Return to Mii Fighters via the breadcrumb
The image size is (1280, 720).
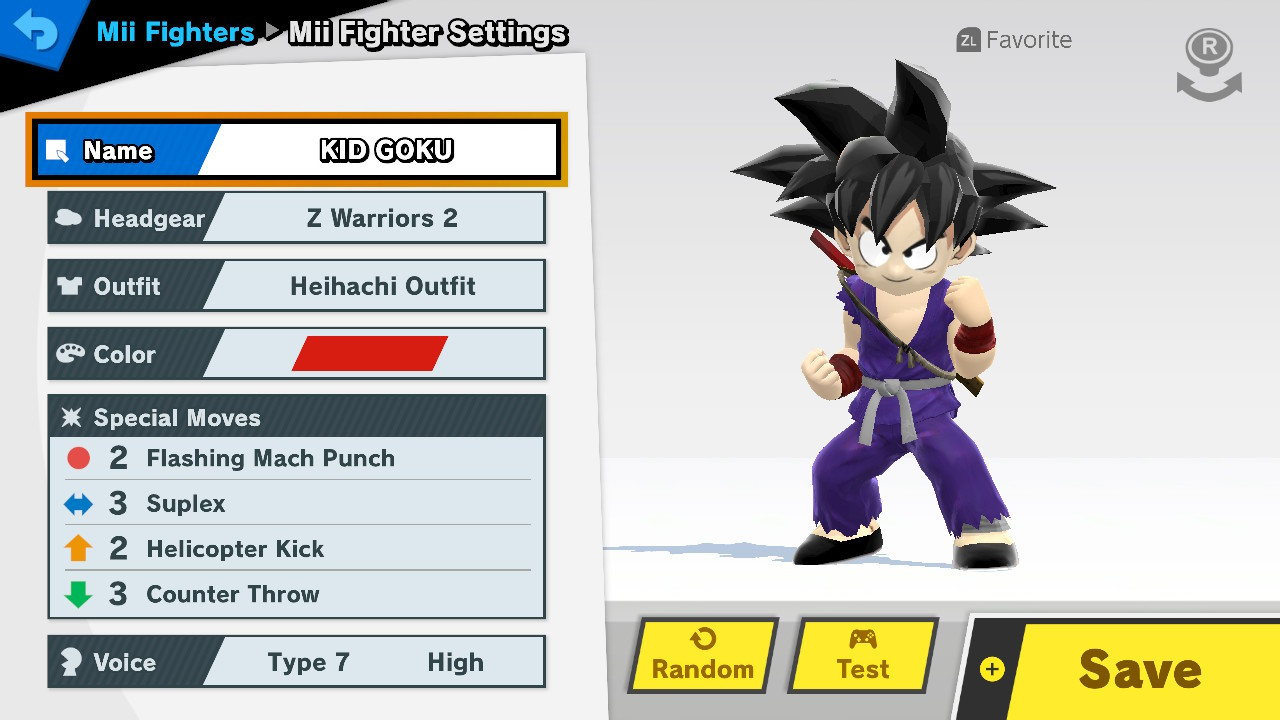[176, 32]
